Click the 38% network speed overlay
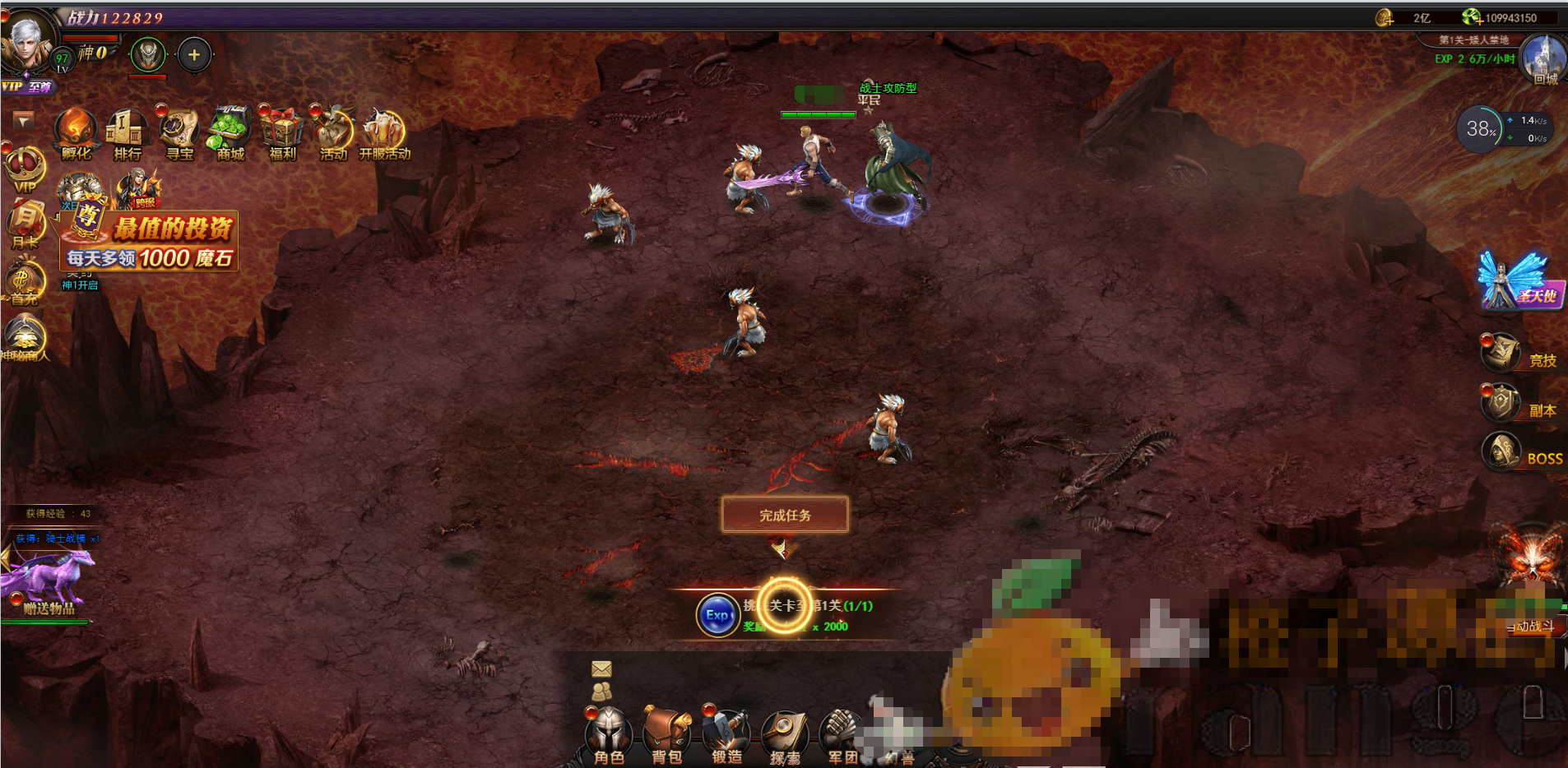Screen dimensions: 1568x768 [x=1481, y=129]
